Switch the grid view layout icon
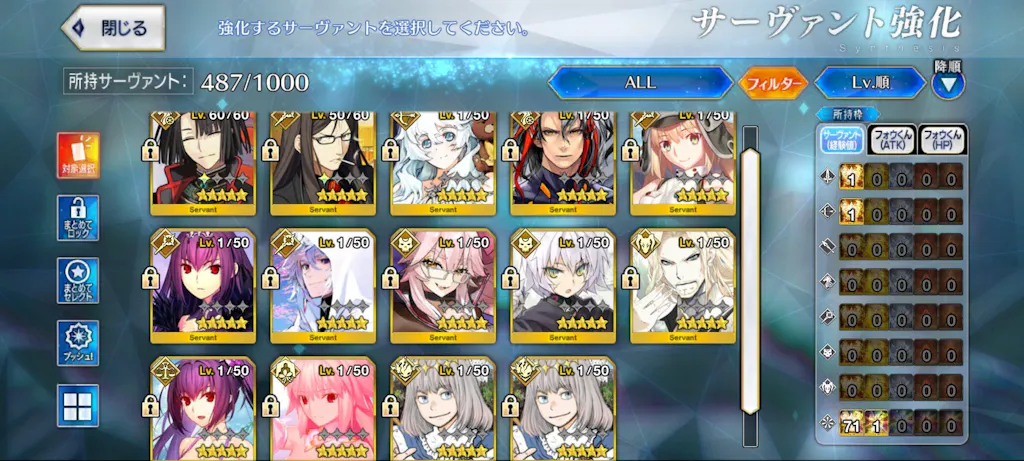This screenshot has width=1024, height=461. coord(78,406)
